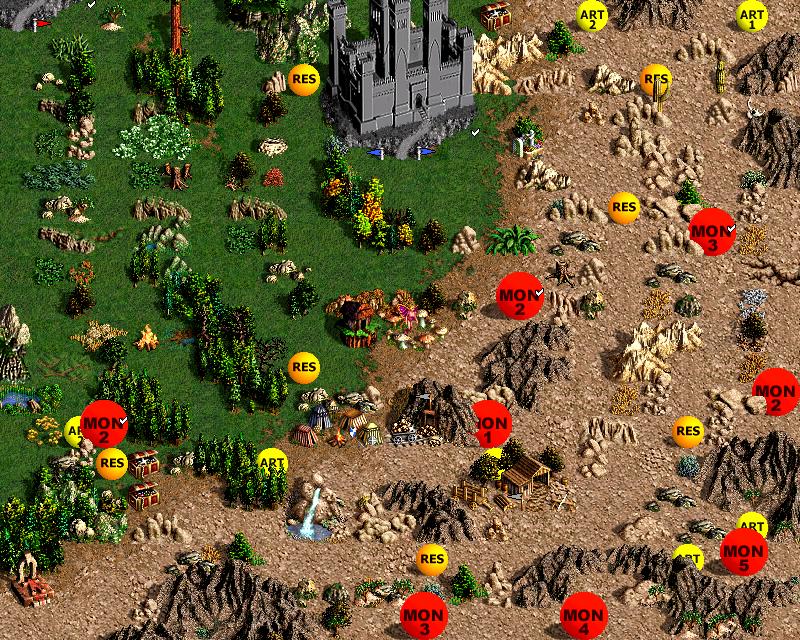The width and height of the screenshot is (800, 640).
Task: Click the MON 4 monster marker
Action: pyautogui.click(x=583, y=617)
